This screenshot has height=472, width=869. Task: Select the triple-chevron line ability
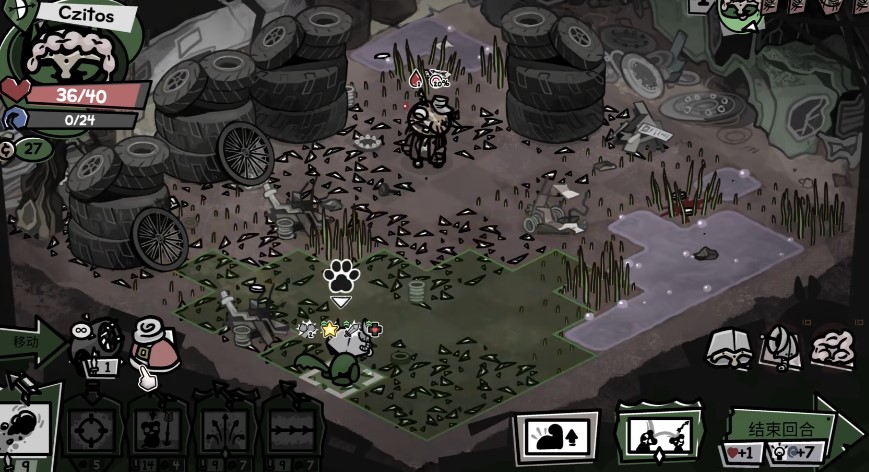(x=292, y=432)
